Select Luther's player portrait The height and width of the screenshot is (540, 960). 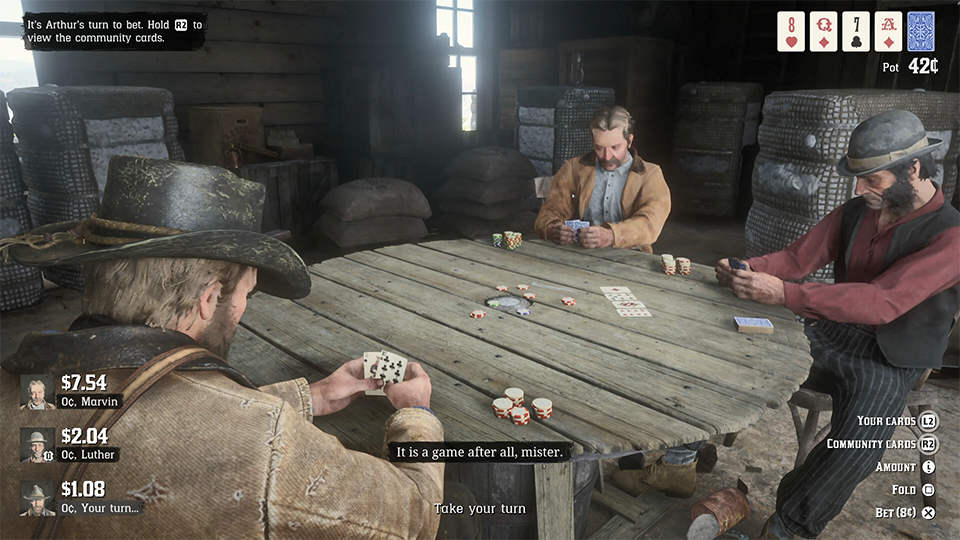[x=38, y=445]
